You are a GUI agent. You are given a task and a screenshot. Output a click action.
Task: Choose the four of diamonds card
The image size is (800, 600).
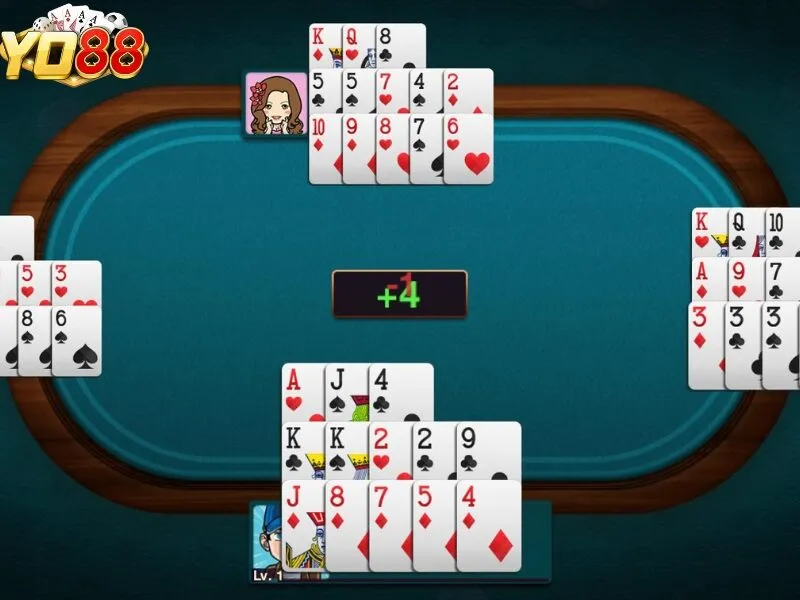(488, 525)
